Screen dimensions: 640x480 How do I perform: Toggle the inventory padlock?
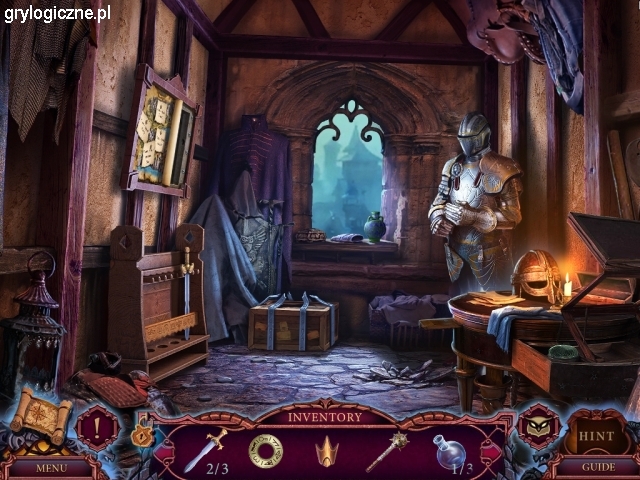(x=143, y=435)
